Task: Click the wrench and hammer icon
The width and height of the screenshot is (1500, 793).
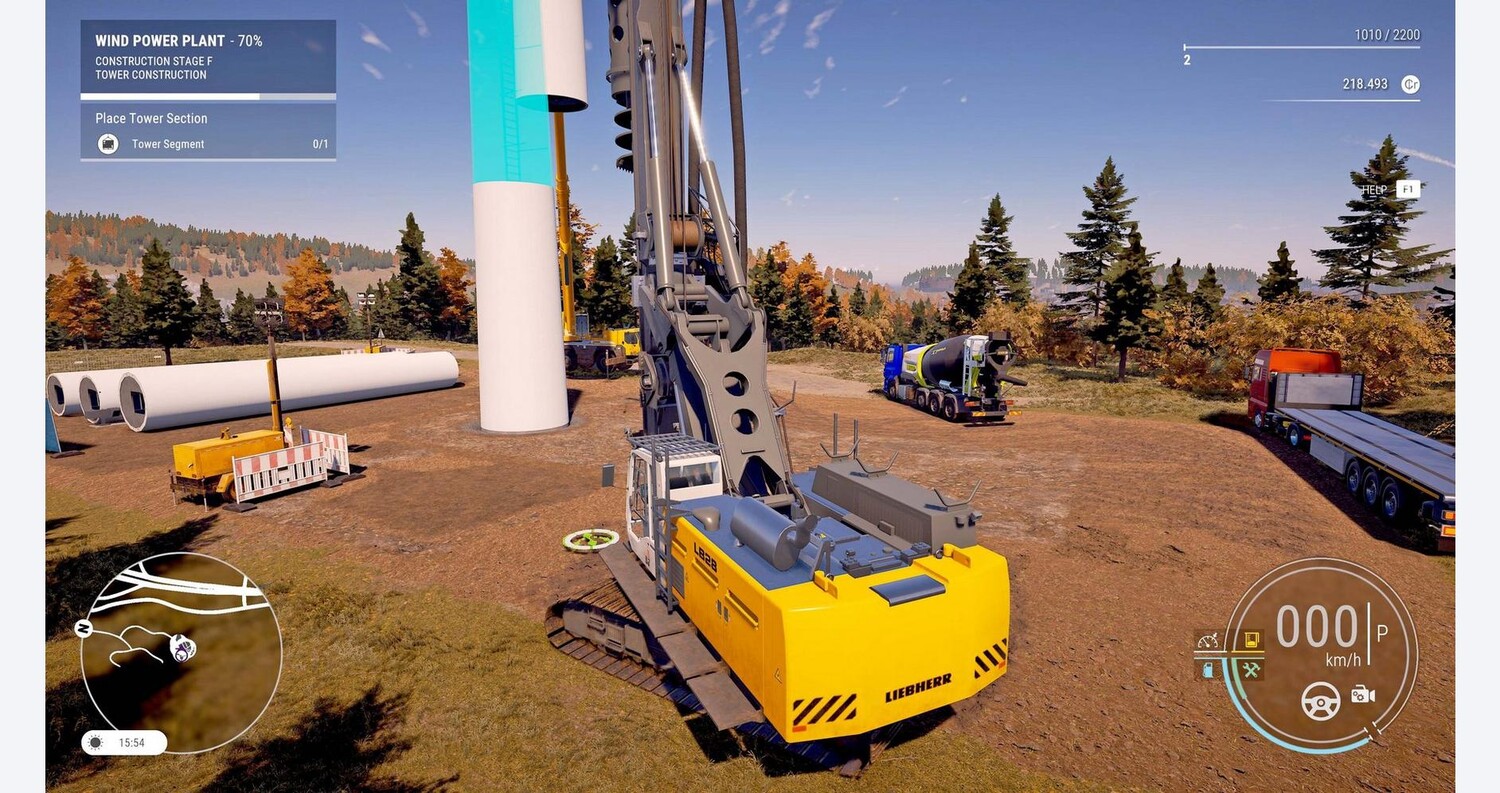Action: pos(1251,669)
